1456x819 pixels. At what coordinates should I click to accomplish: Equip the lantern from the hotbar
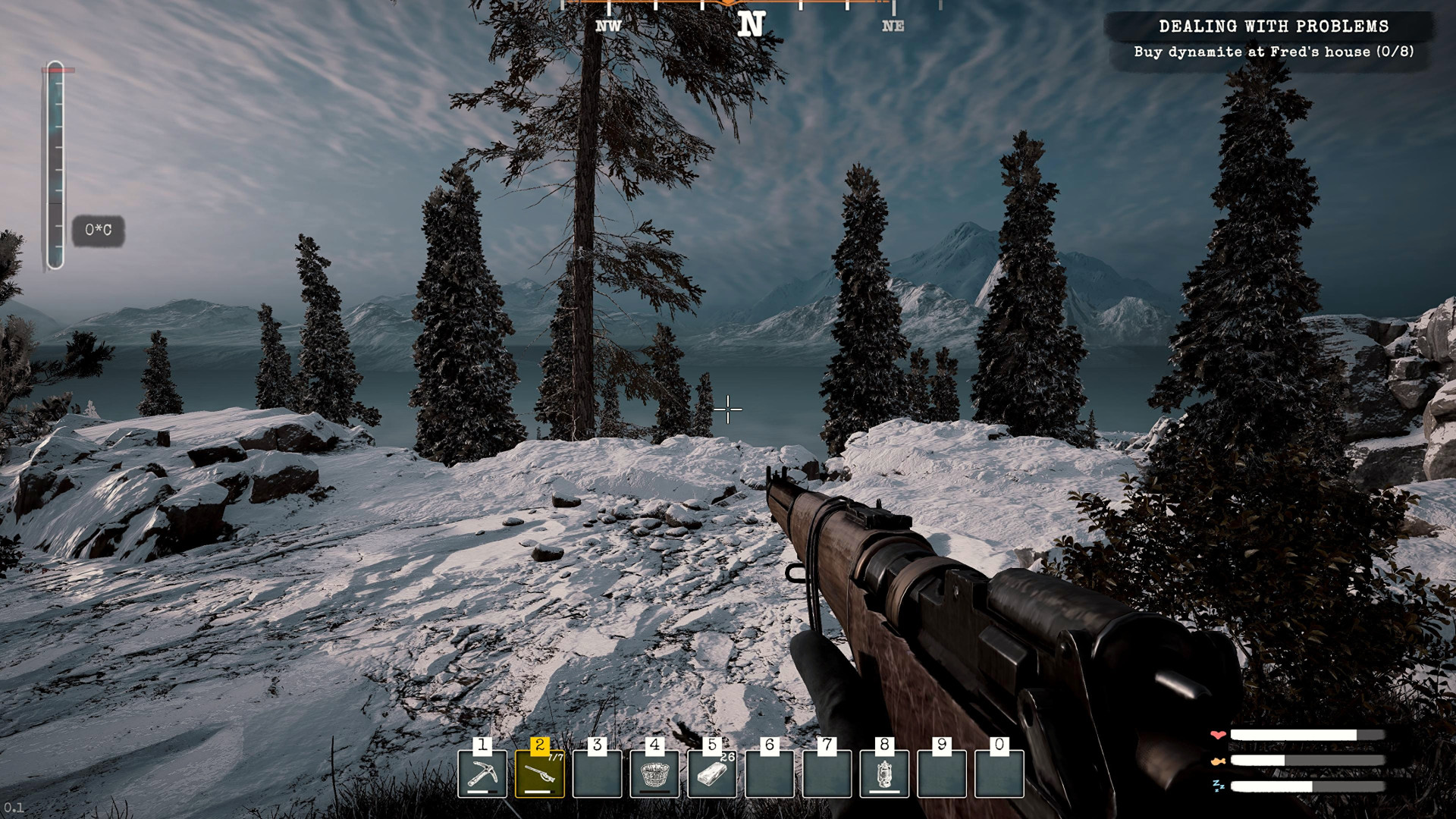[x=884, y=773]
